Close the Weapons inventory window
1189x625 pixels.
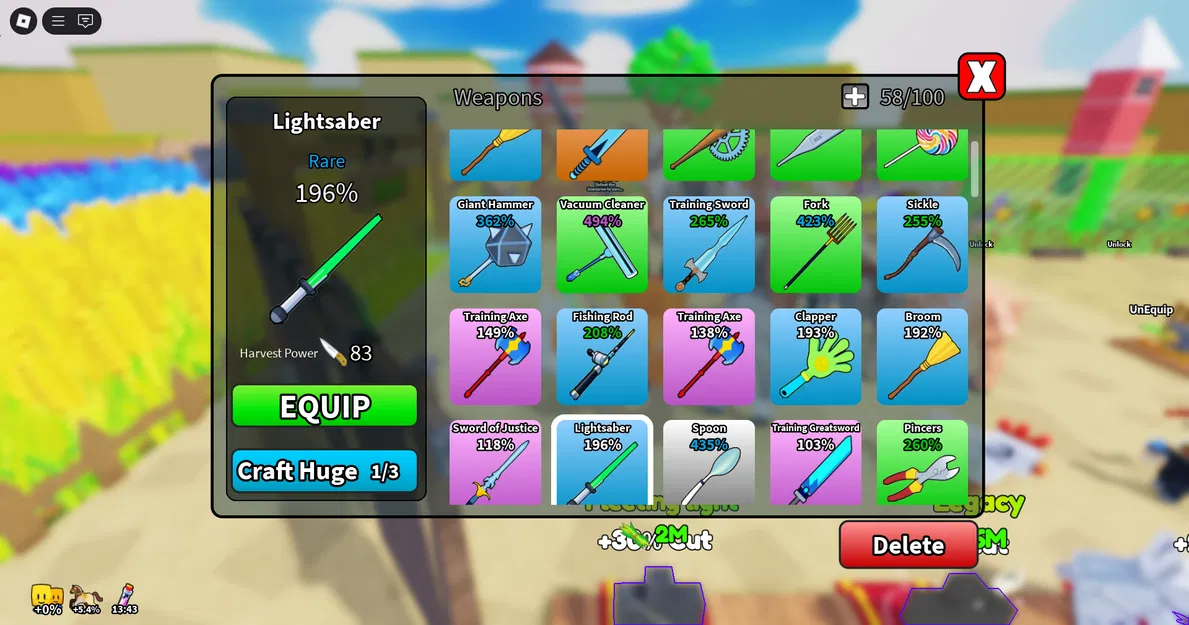981,77
